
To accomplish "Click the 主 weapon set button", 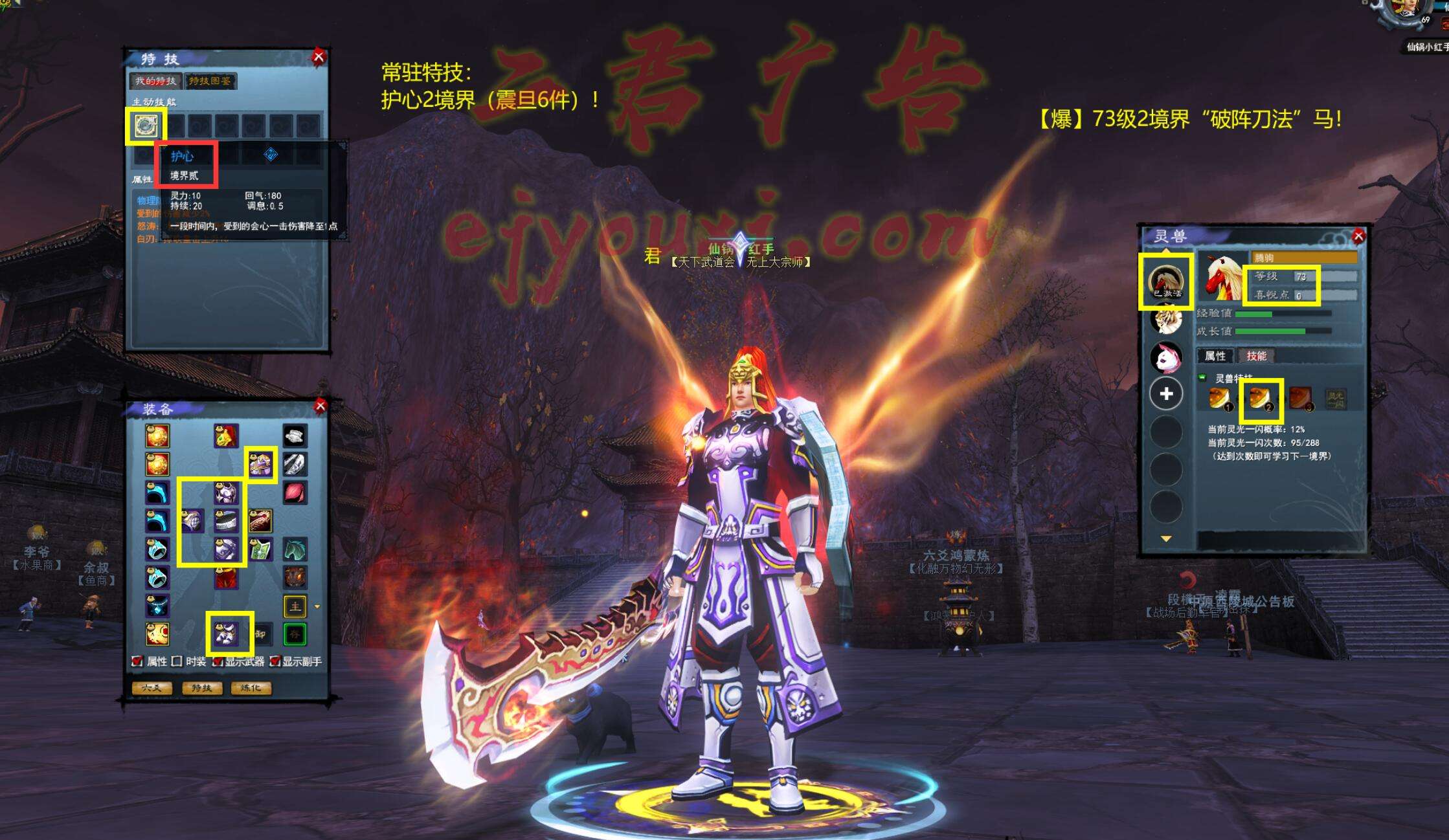I will [x=295, y=606].
